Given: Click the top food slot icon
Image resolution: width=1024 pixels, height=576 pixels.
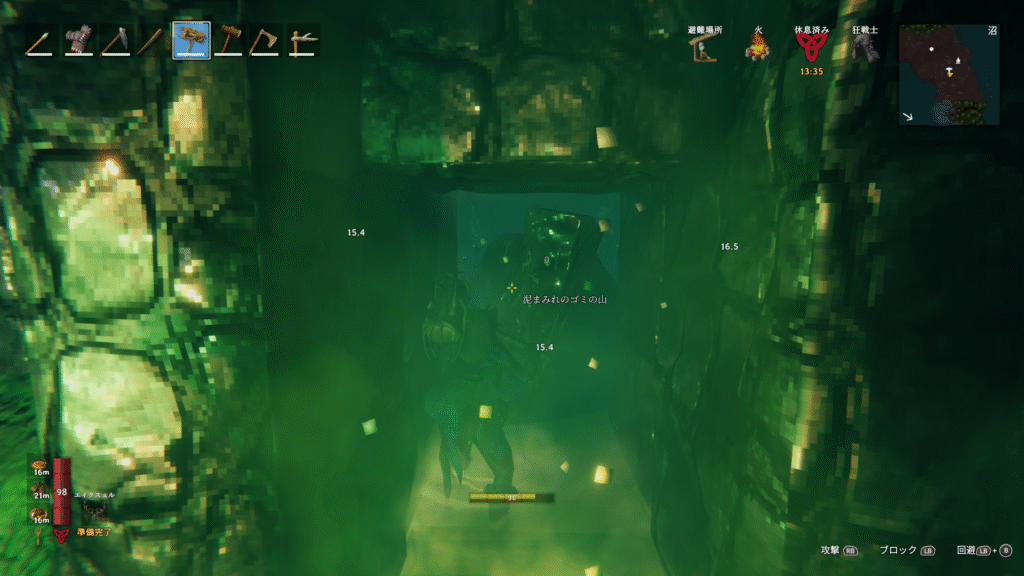Looking at the screenshot, I should pyautogui.click(x=40, y=465).
